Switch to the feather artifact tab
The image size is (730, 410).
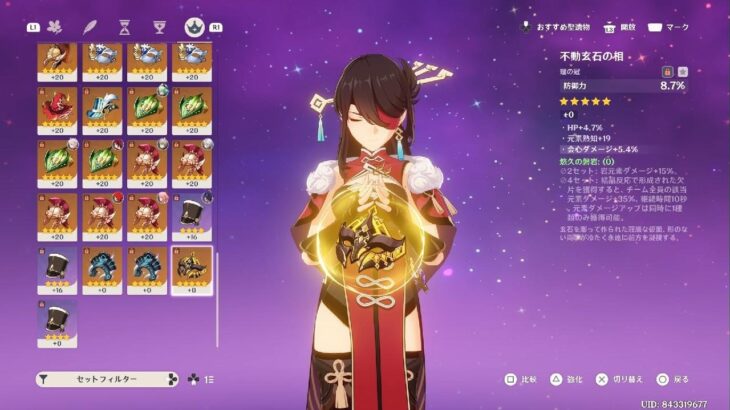[90, 27]
